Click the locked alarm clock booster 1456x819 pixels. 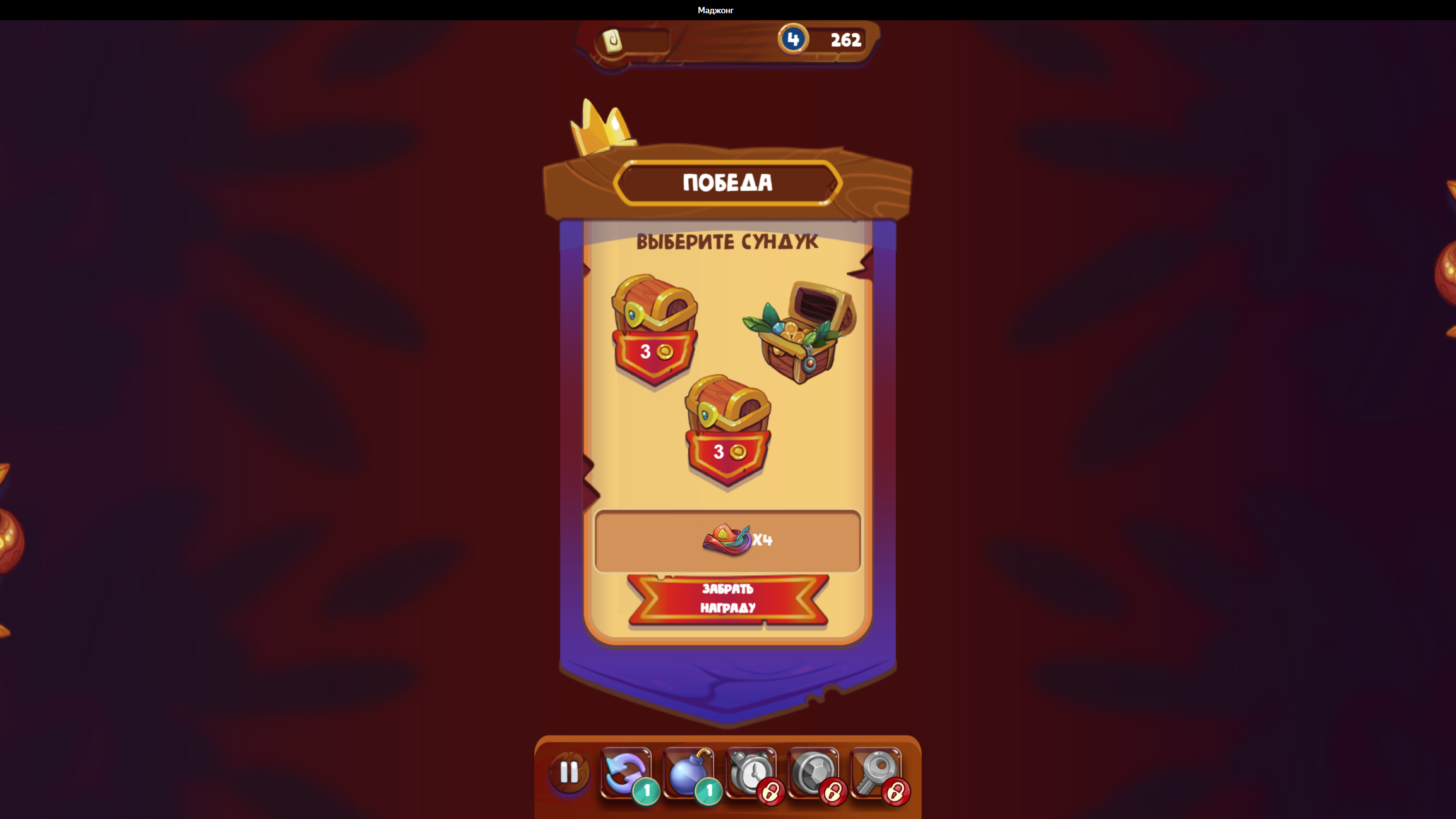tap(750, 772)
